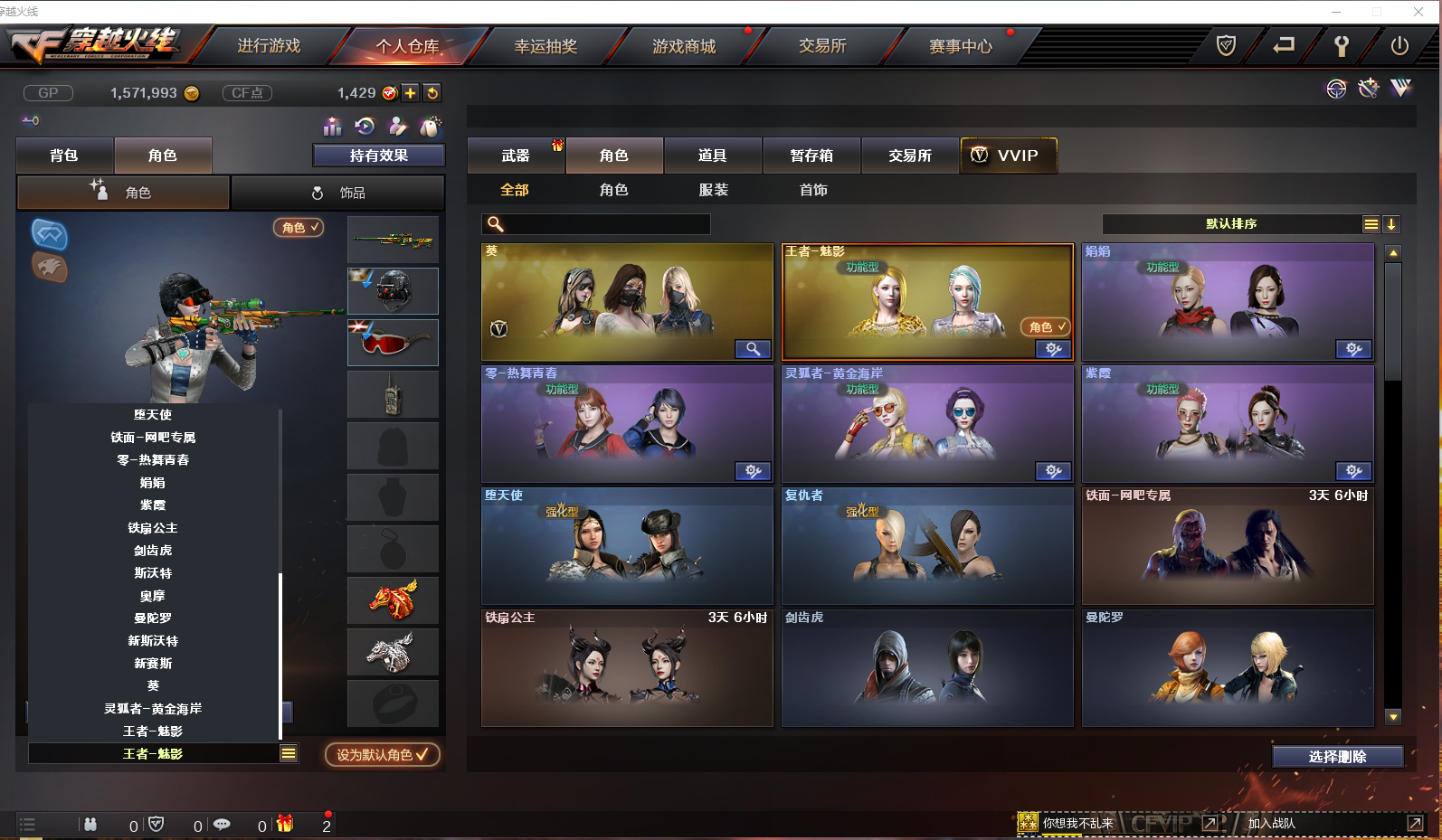Viewport: 1442px width, 840px height.
Task: Click the character edit pencil icon
Action: 398,127
